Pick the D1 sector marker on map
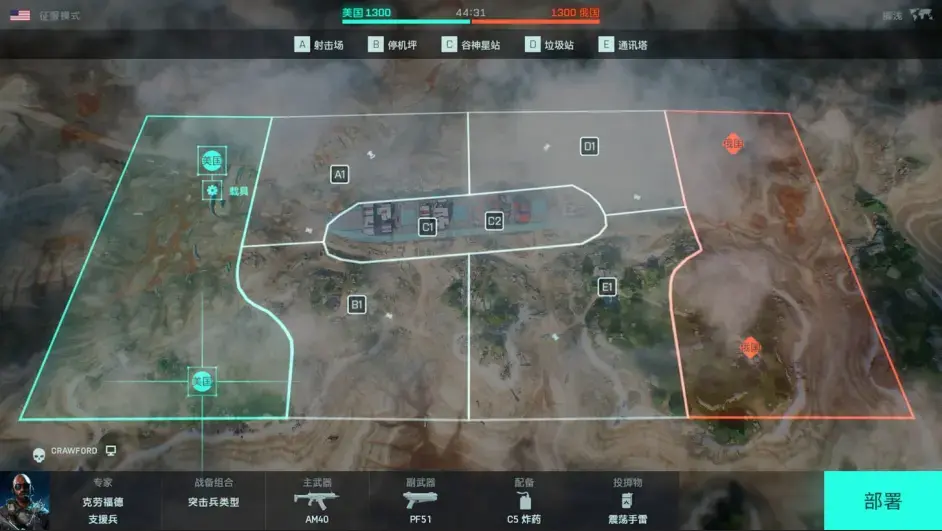942x531 pixels. [590, 147]
